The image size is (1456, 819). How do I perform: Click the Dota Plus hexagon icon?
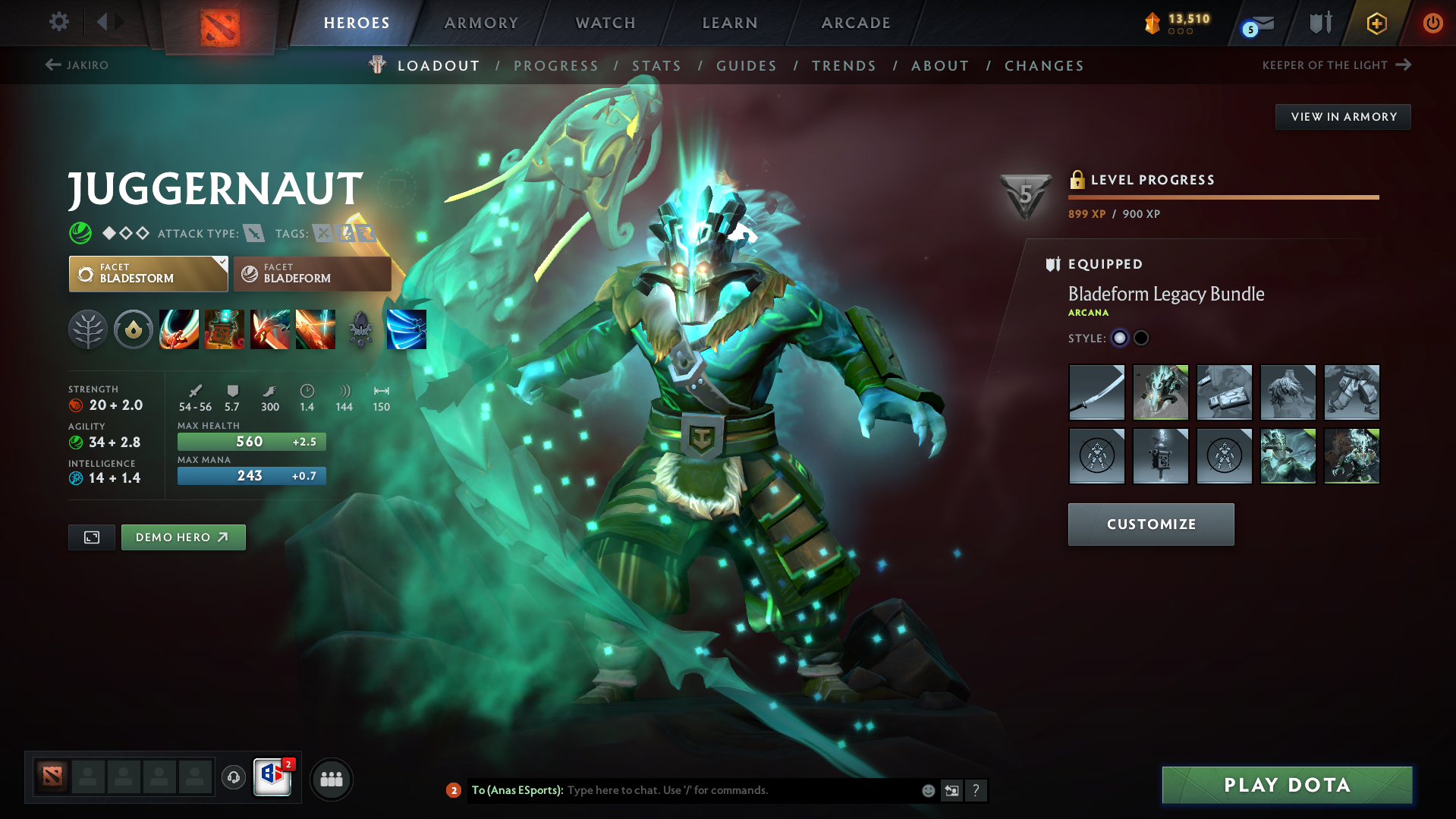pos(1376,23)
